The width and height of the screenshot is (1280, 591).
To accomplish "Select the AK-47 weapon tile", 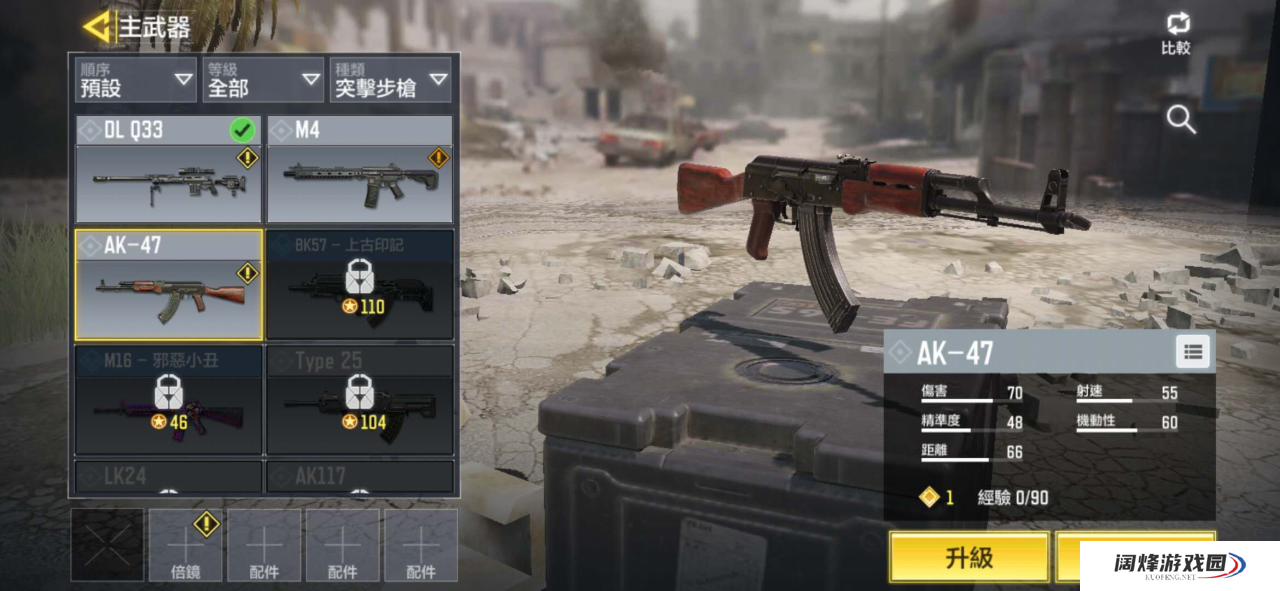I will click(168, 285).
